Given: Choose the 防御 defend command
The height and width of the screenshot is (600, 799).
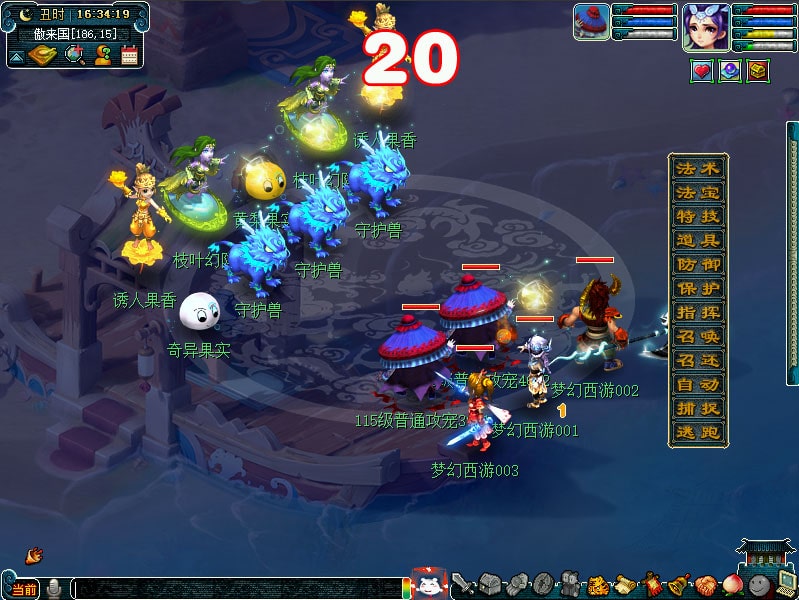Looking at the screenshot, I should 697,265.
